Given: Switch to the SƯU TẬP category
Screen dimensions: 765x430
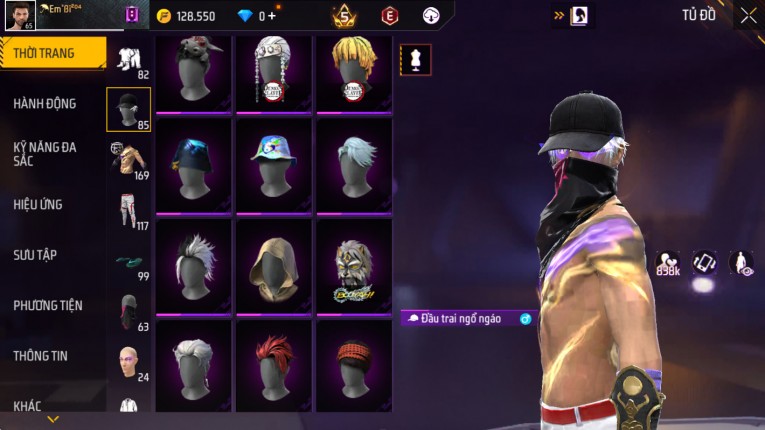Looking at the screenshot, I should pyautogui.click(x=35, y=255).
